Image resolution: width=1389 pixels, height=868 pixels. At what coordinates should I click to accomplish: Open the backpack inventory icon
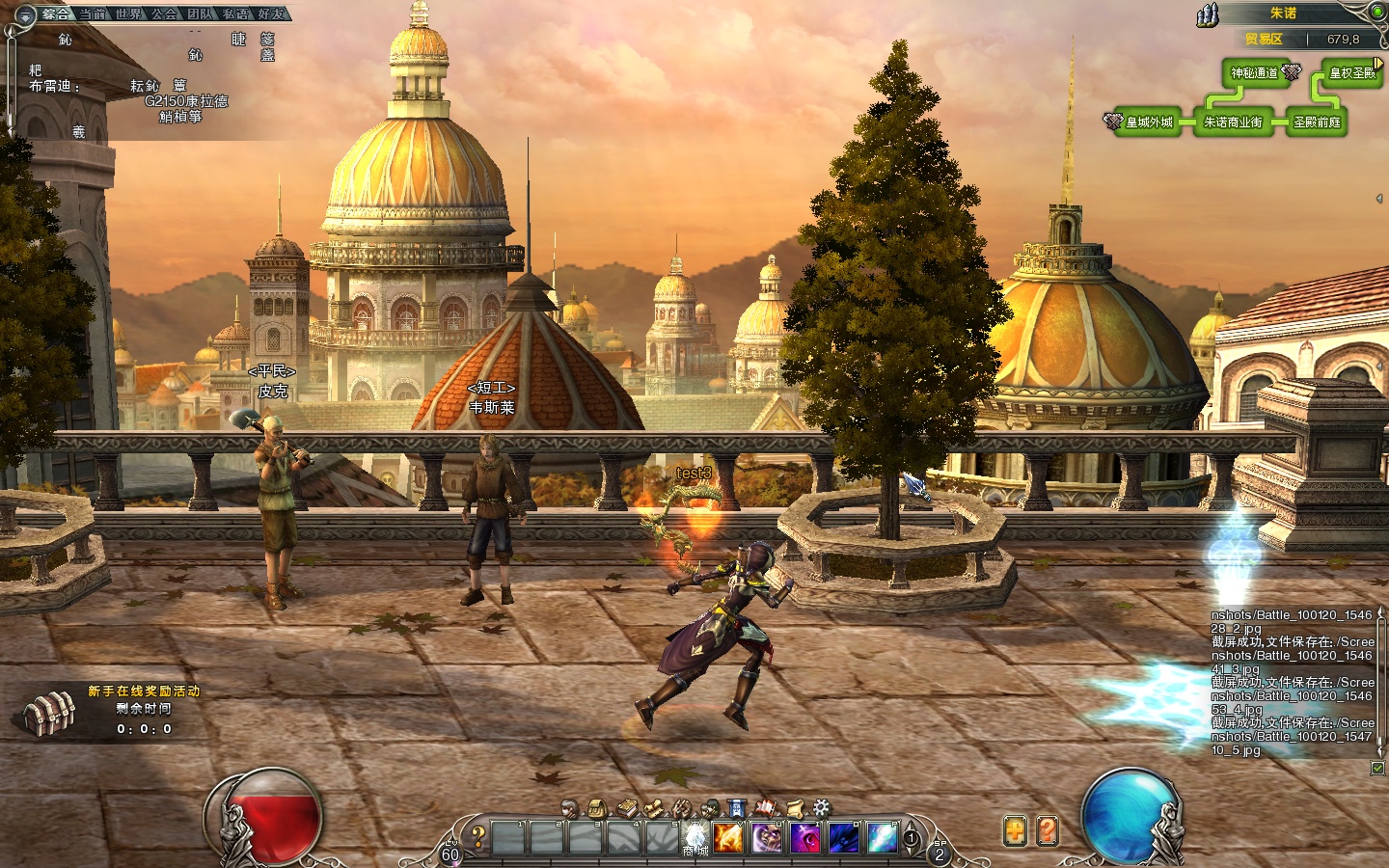click(597, 808)
